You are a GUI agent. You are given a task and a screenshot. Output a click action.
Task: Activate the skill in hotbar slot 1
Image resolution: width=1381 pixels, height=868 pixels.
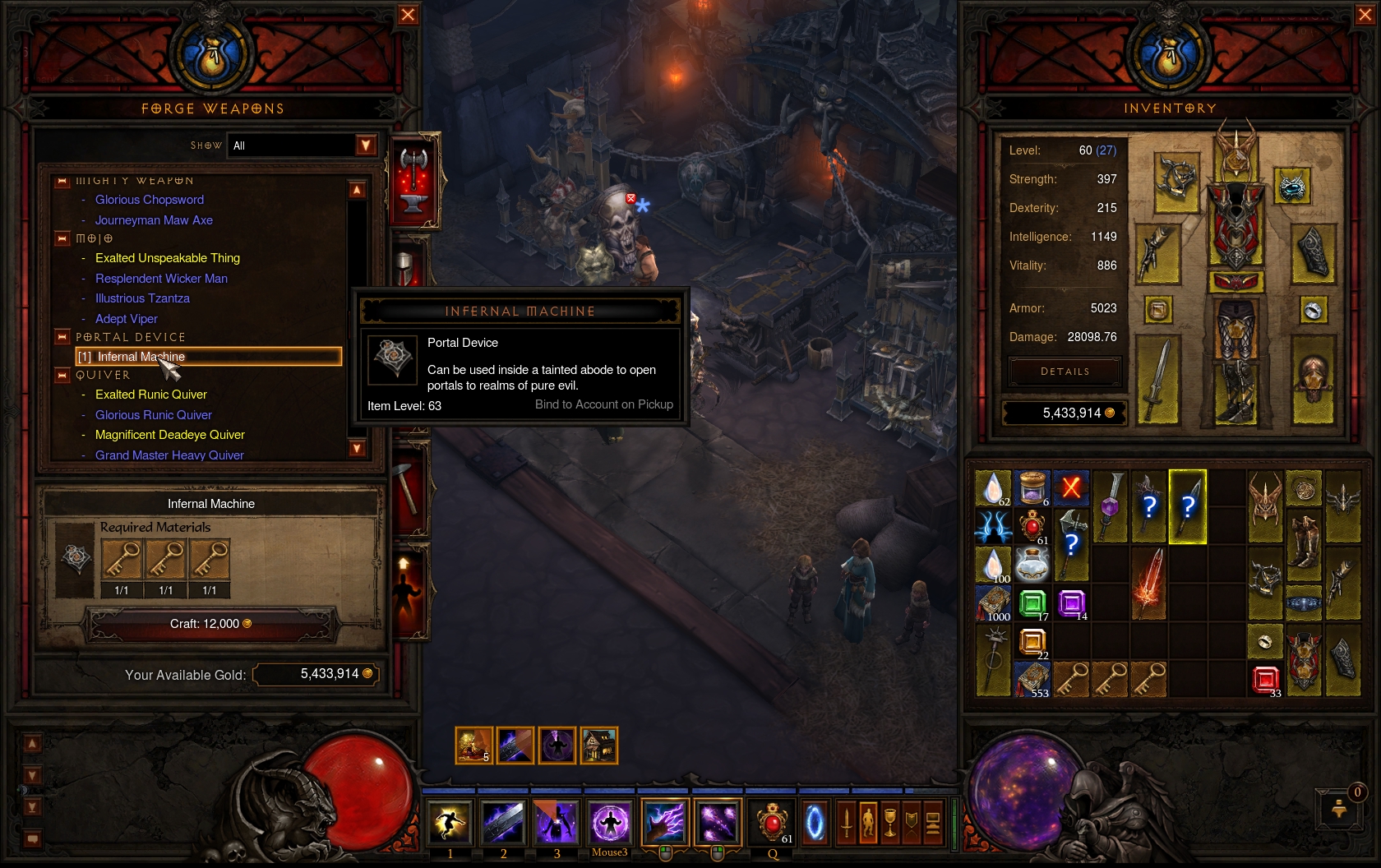[x=450, y=823]
